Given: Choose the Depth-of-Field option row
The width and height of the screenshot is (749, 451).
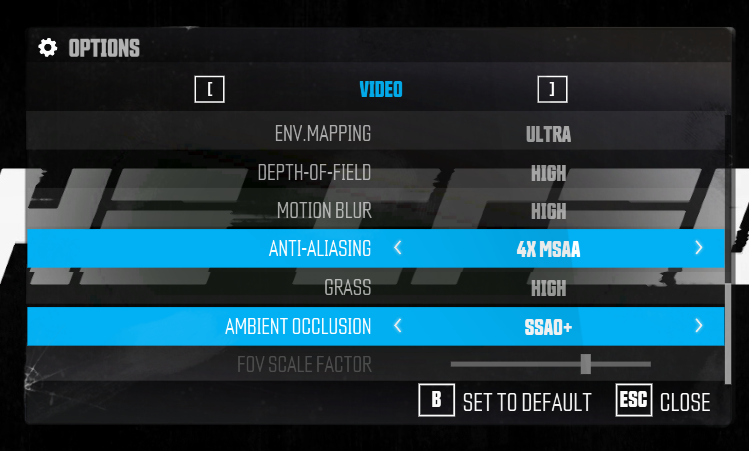Looking at the screenshot, I should coord(375,172).
